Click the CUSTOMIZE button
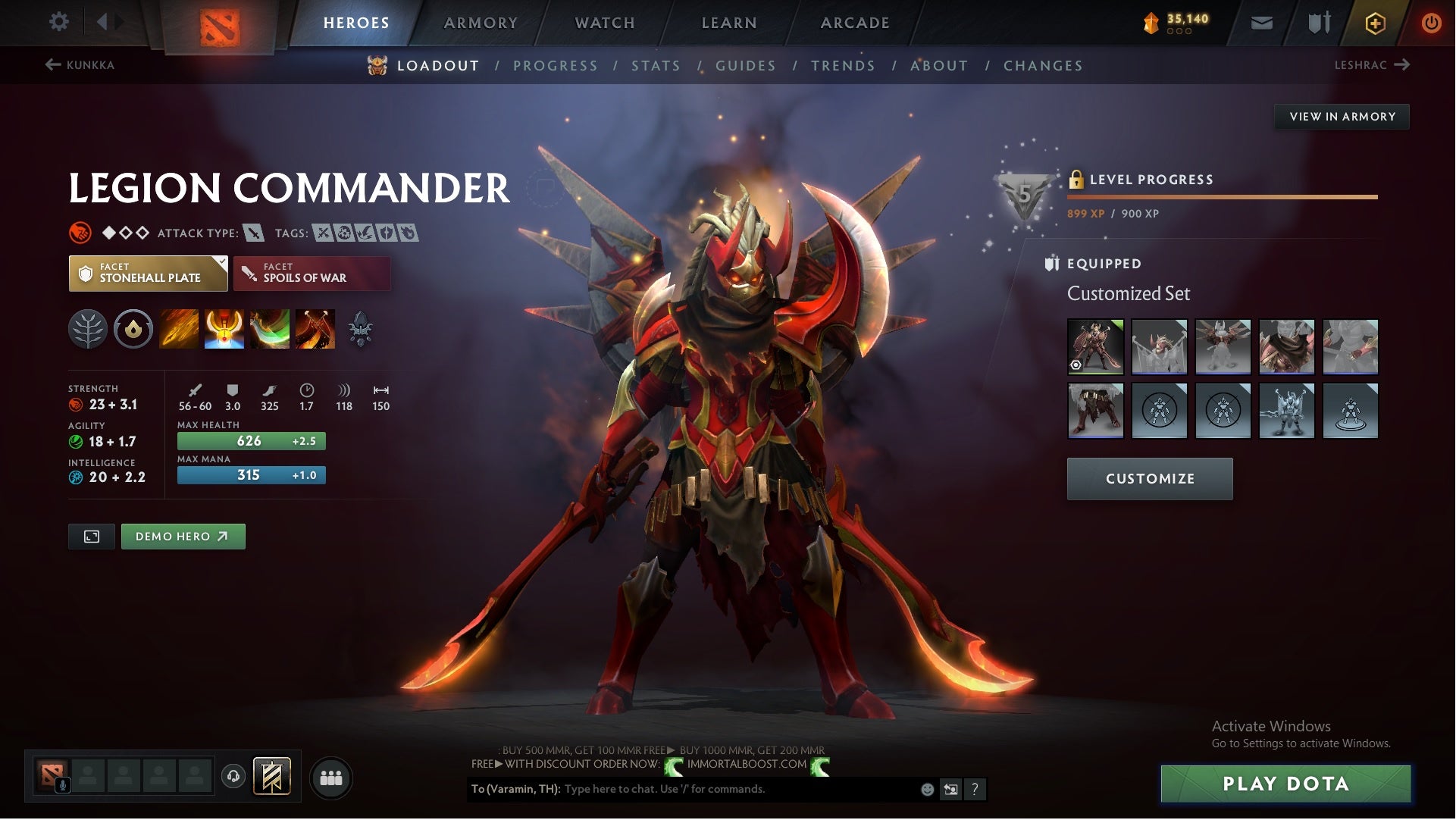1456x820 pixels. click(1150, 478)
